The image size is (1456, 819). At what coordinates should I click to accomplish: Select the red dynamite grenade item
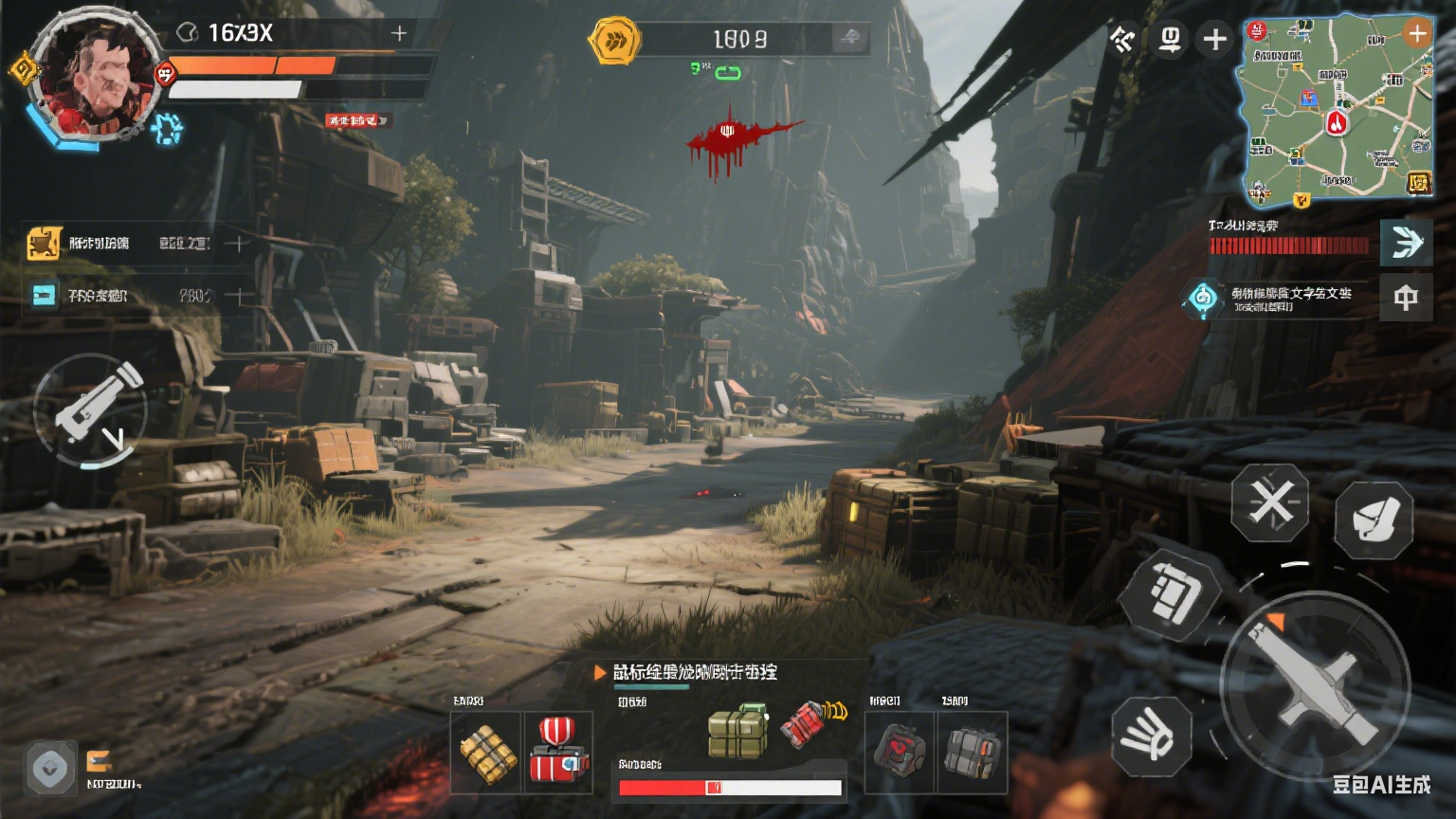808,724
